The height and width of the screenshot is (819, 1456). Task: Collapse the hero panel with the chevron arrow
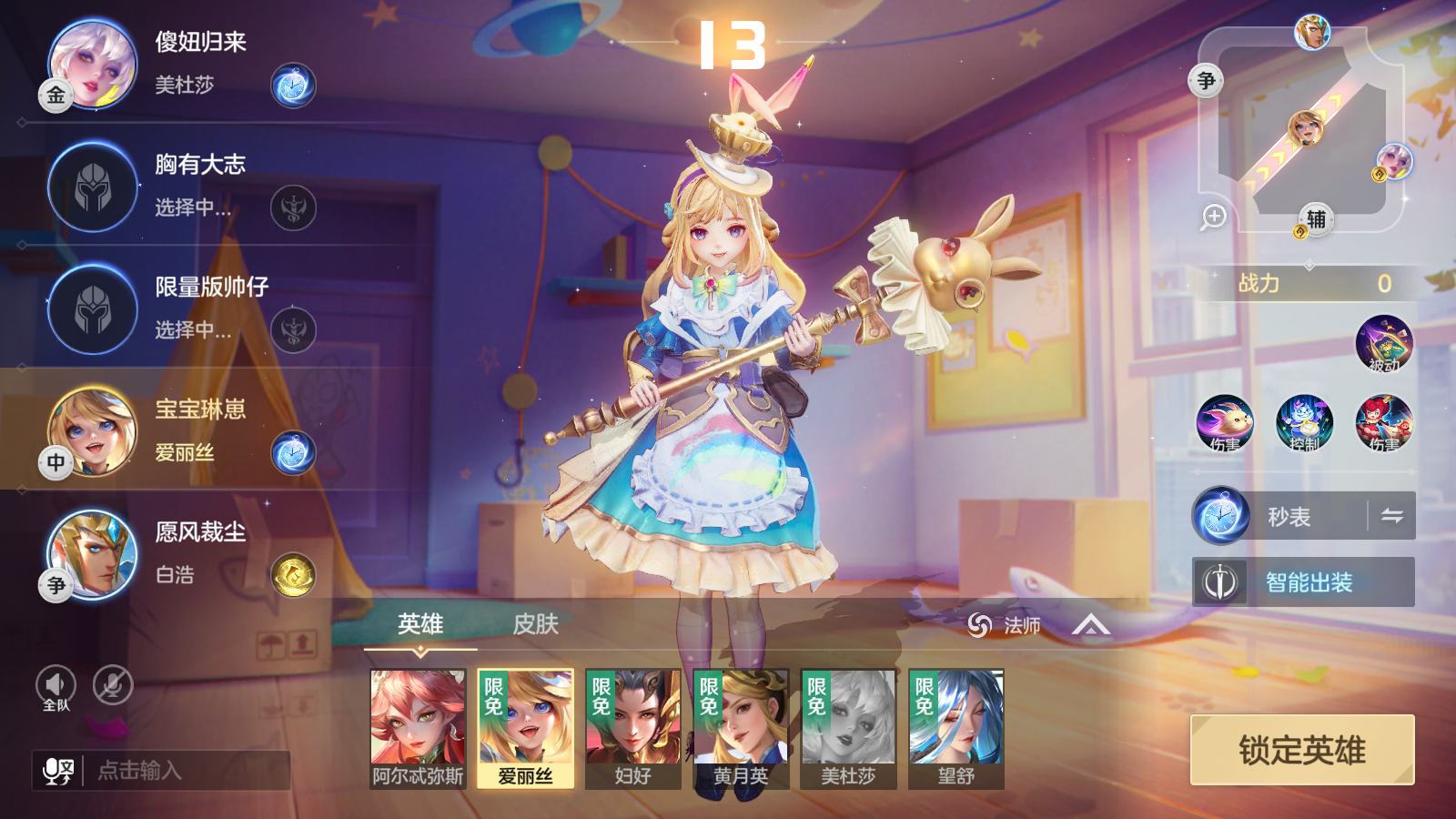(x=1090, y=625)
